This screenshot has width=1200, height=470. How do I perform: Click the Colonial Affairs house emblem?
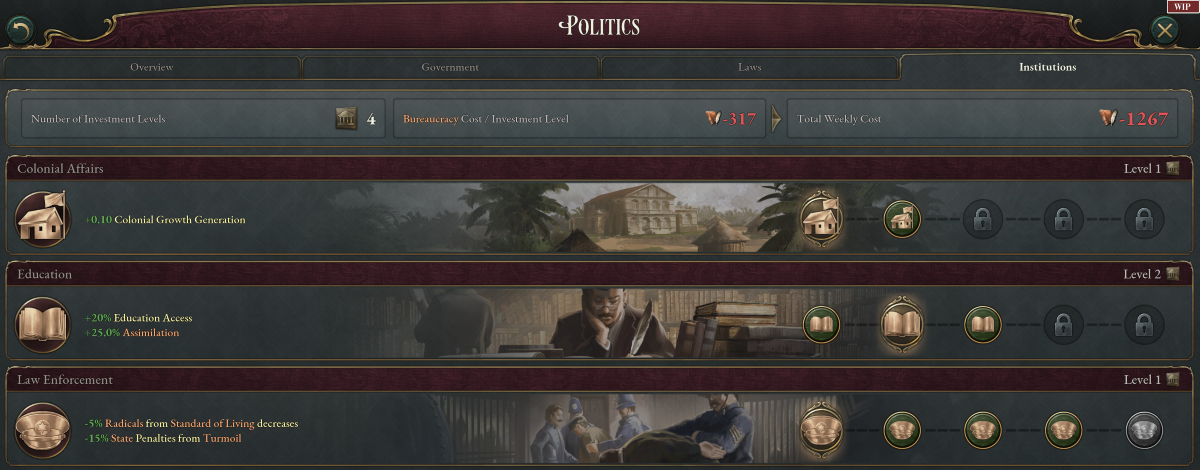[x=42, y=219]
